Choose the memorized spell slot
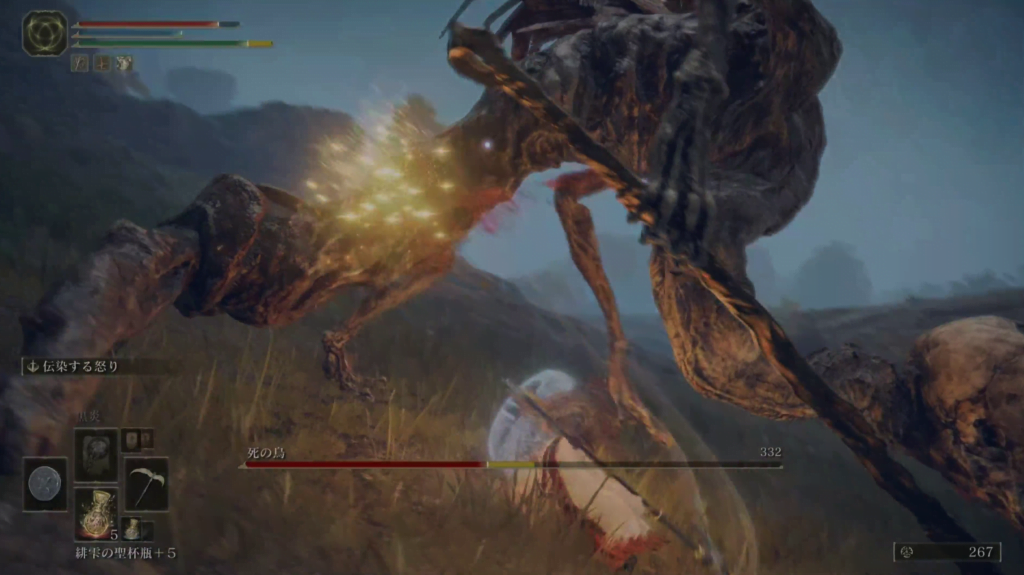1024x575 pixels. [x=96, y=455]
